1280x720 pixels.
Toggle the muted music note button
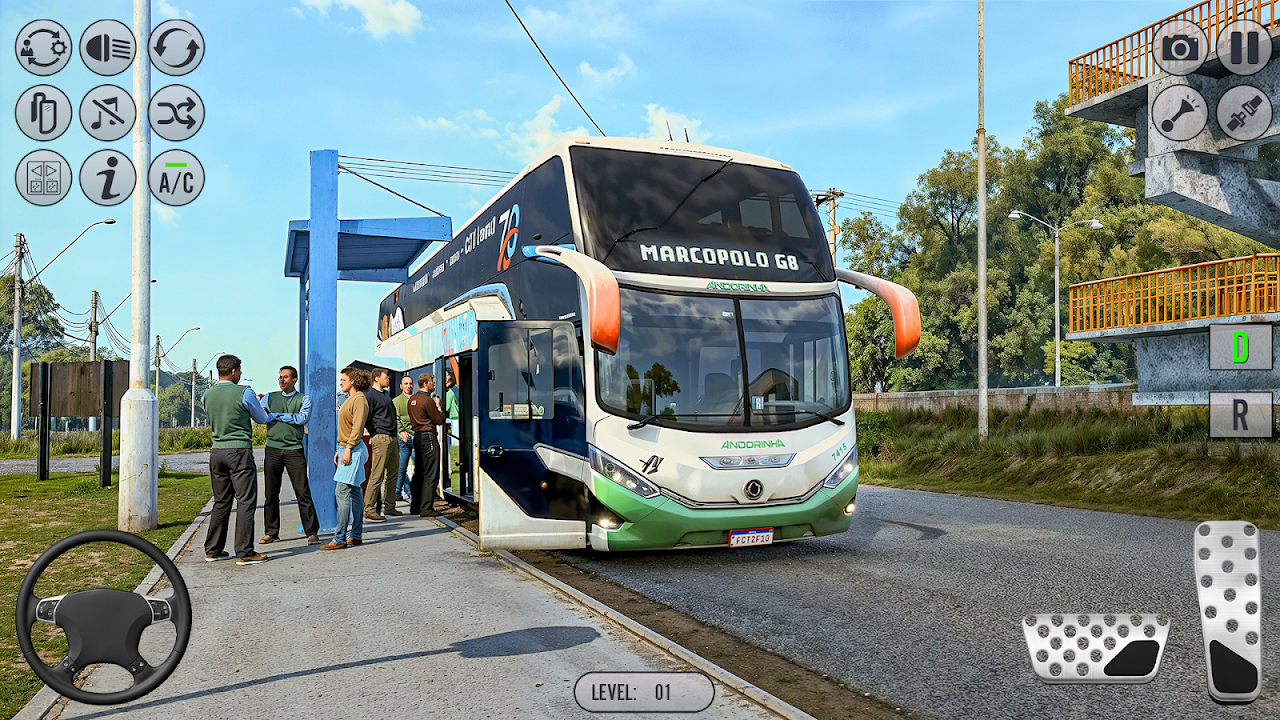click(107, 113)
